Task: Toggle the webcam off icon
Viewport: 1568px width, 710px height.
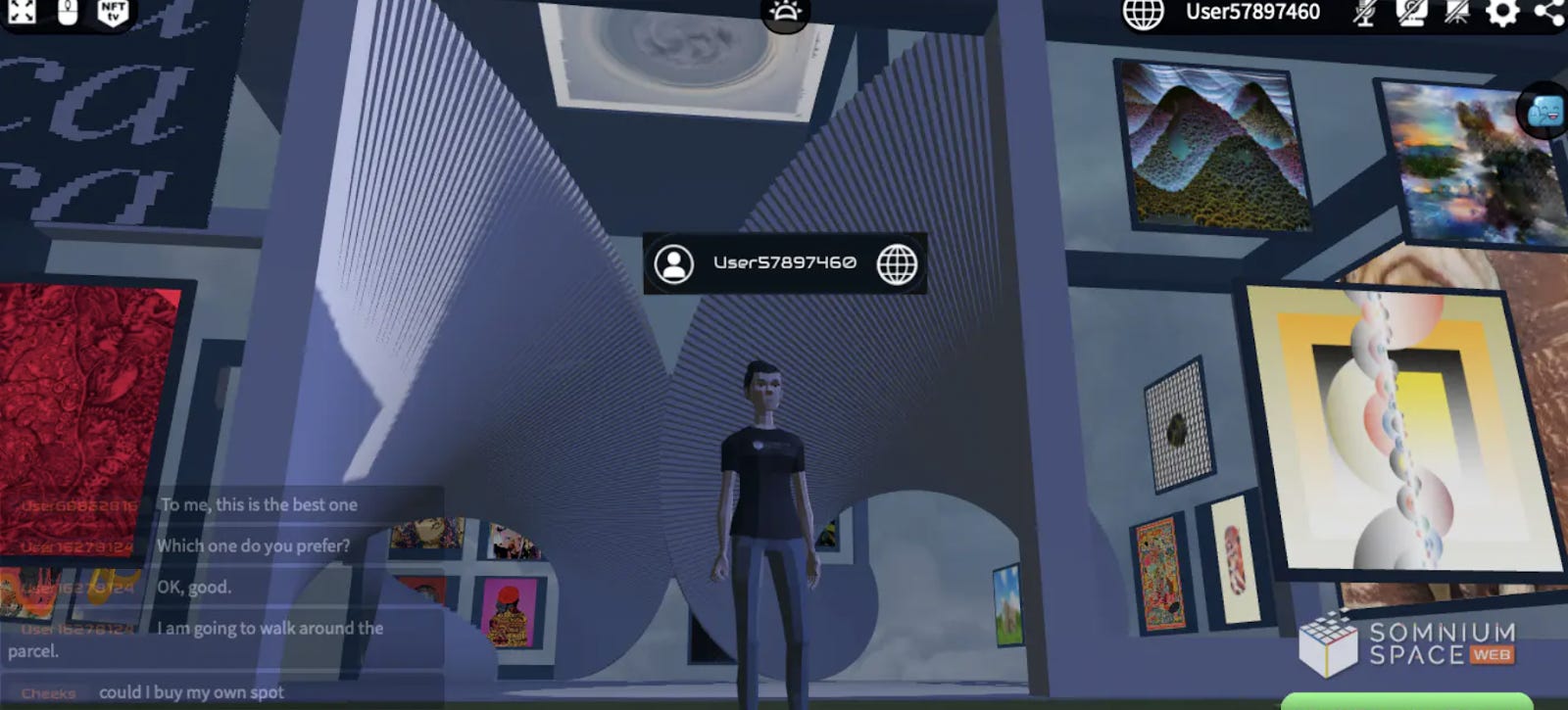Action: click(x=1411, y=14)
